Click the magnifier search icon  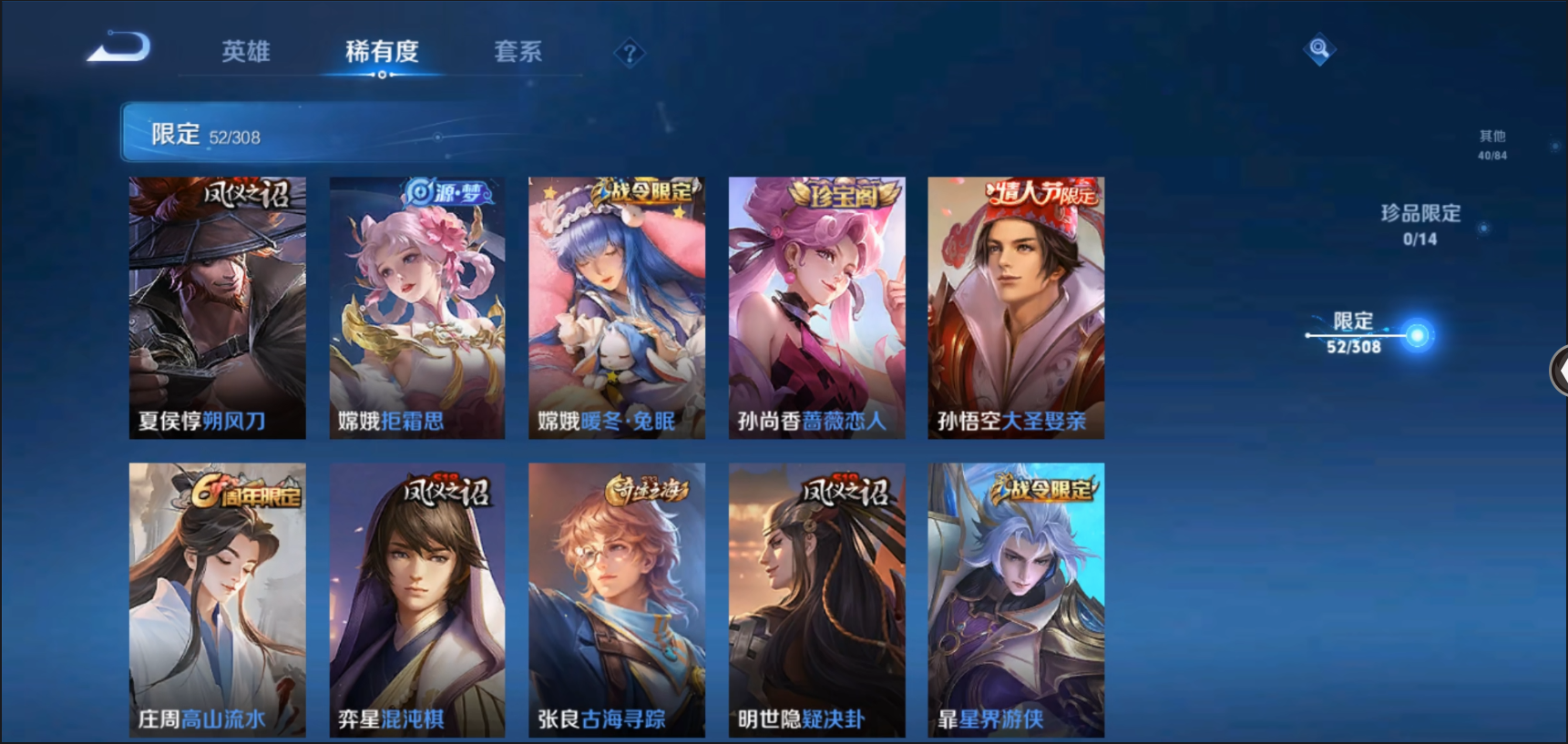pos(1318,48)
